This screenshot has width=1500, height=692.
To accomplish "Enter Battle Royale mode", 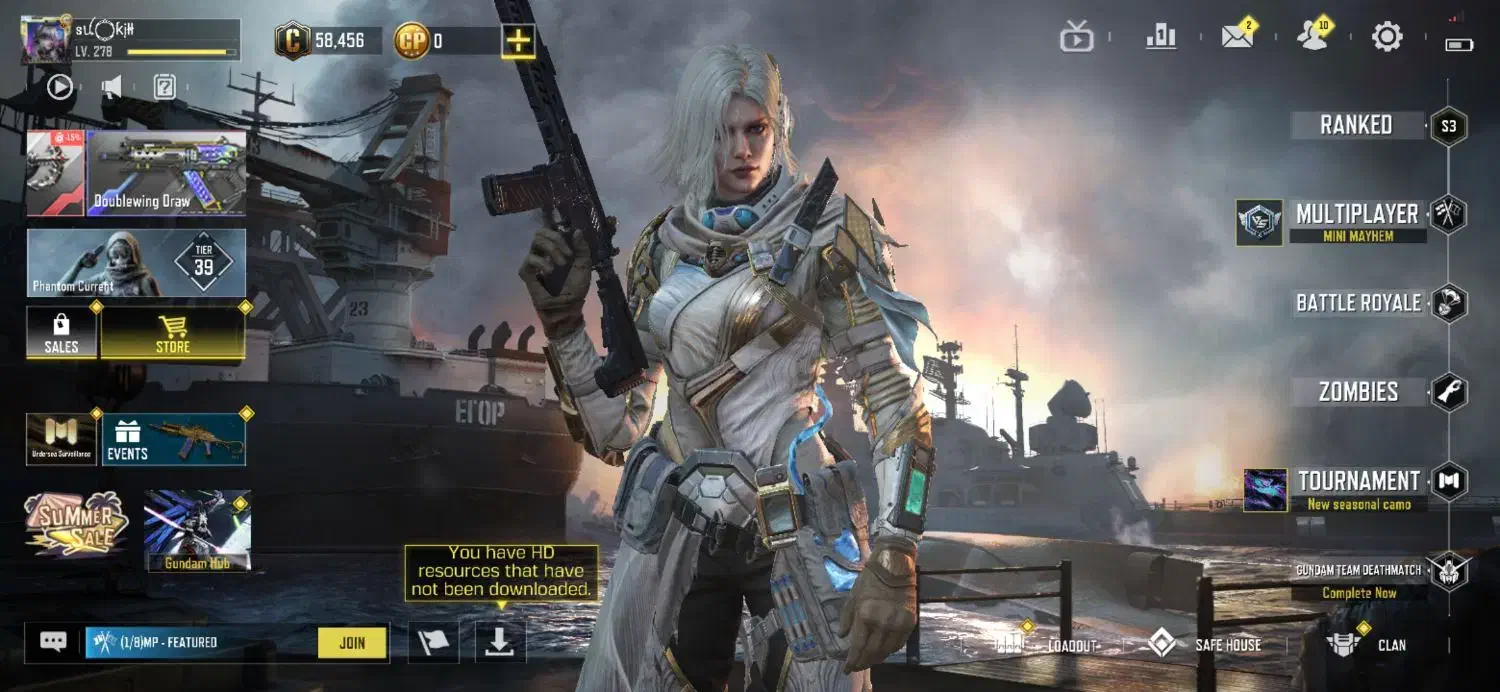I will click(1358, 303).
